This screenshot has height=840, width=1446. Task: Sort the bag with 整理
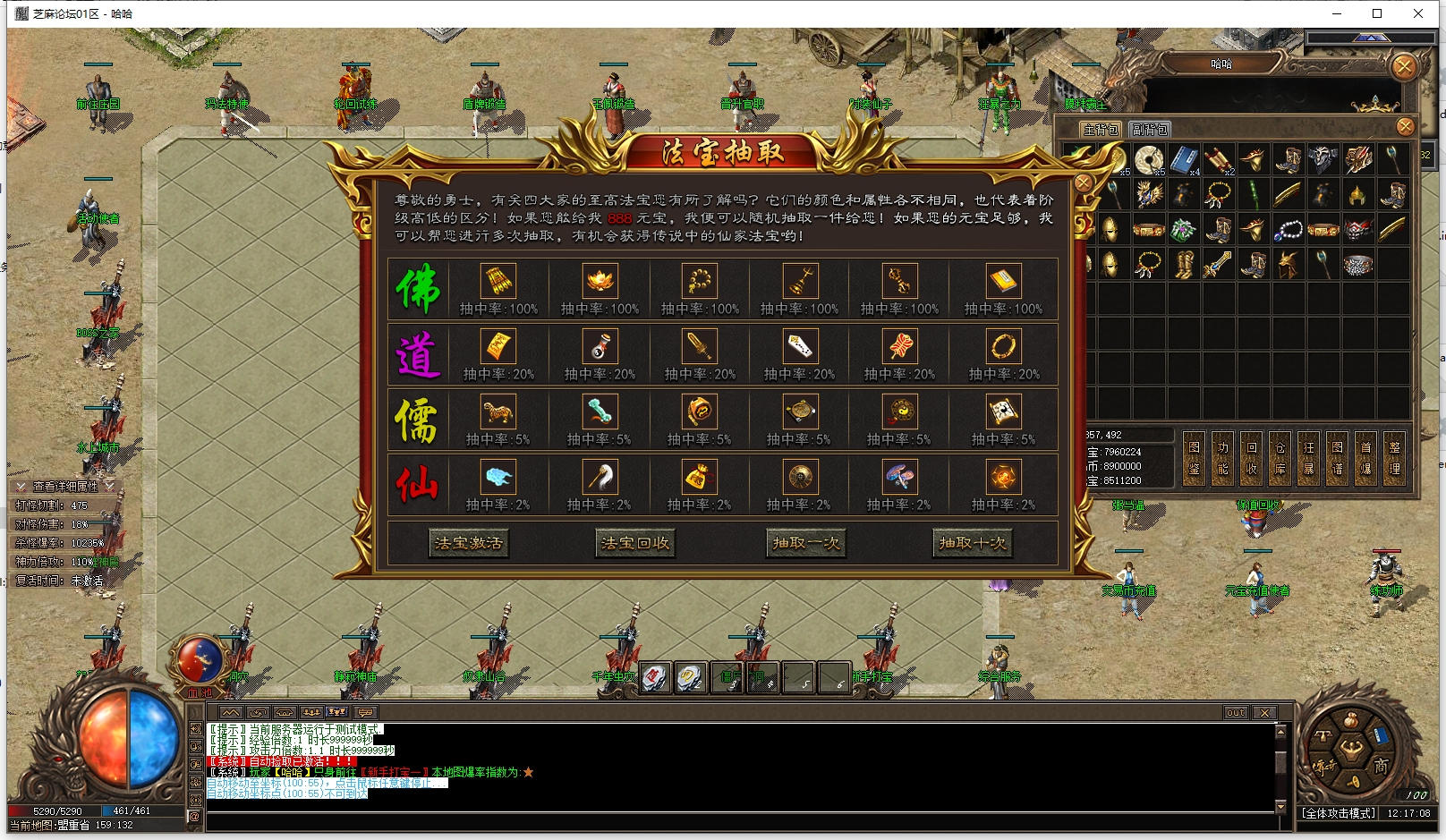point(1394,457)
